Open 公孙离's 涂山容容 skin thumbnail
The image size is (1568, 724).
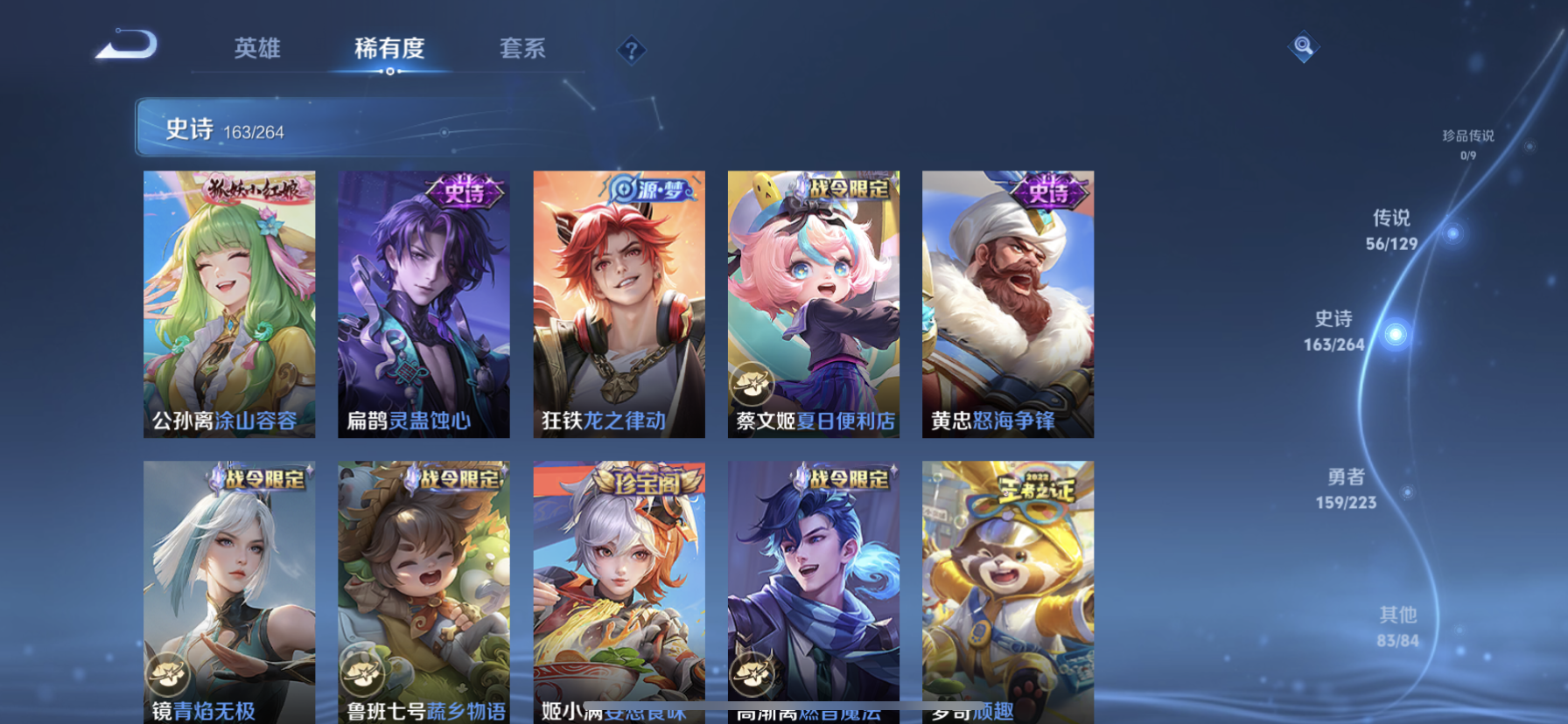click(x=228, y=306)
